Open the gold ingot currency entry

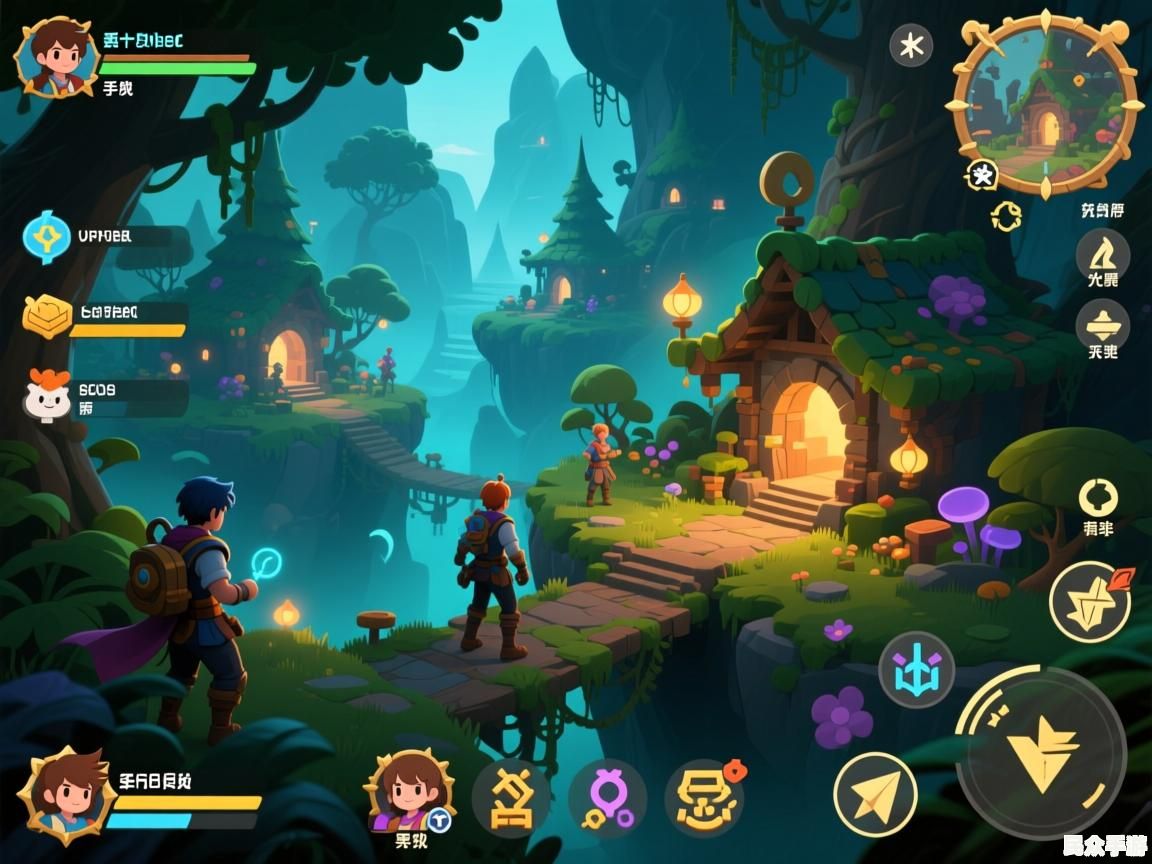[47, 315]
